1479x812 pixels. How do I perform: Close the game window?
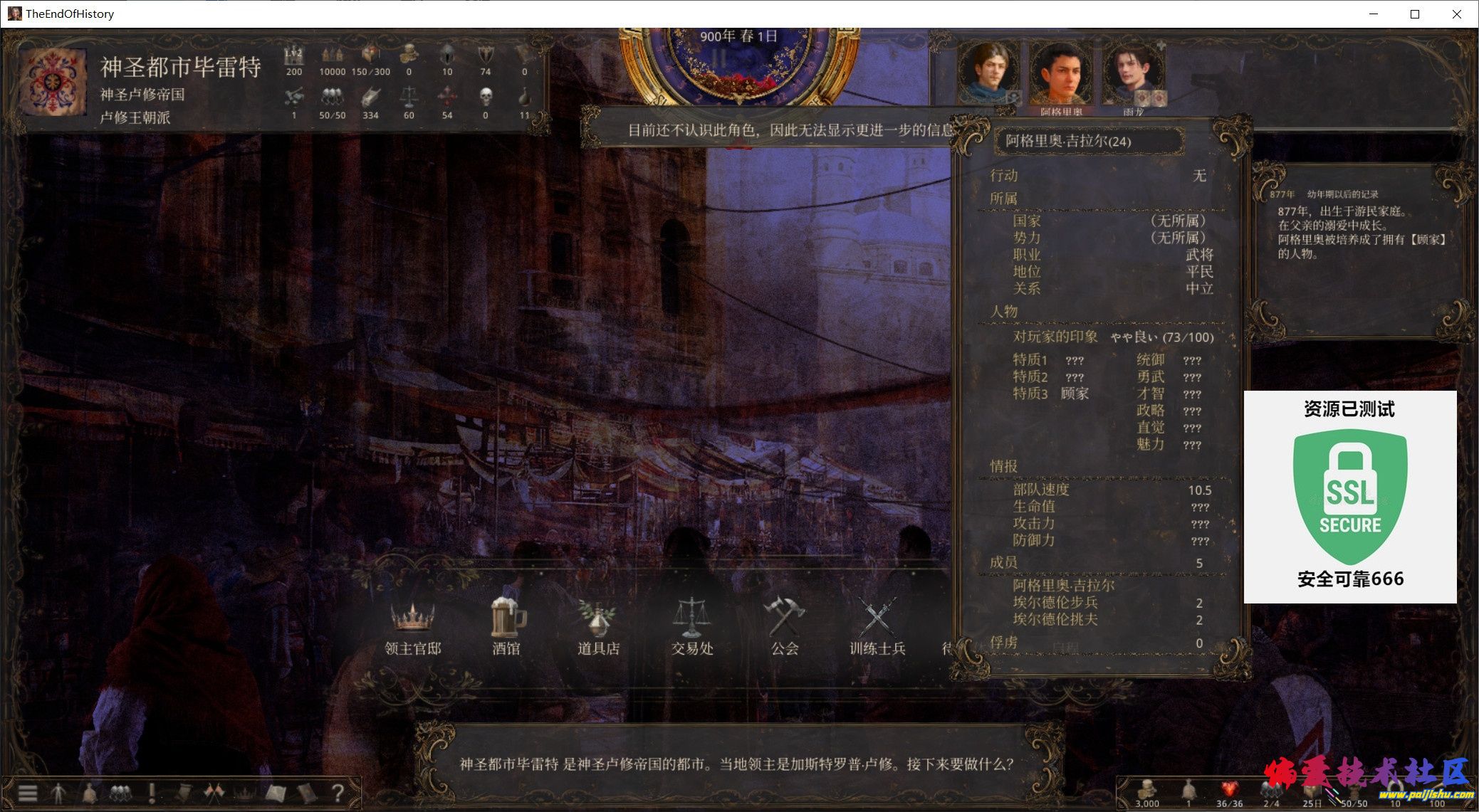pyautogui.click(x=1457, y=14)
